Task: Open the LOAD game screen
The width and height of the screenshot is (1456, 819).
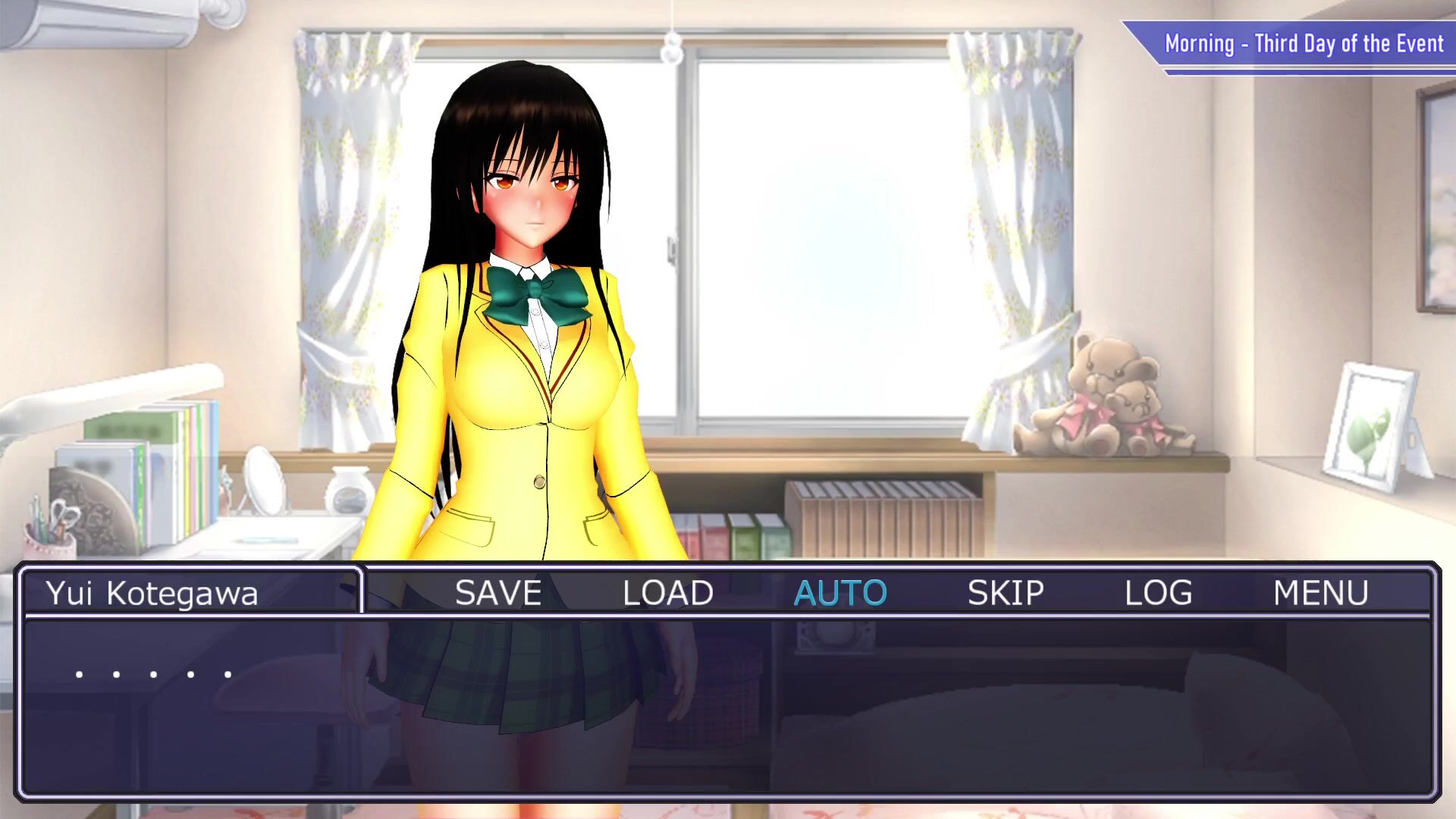Action: pos(667,592)
